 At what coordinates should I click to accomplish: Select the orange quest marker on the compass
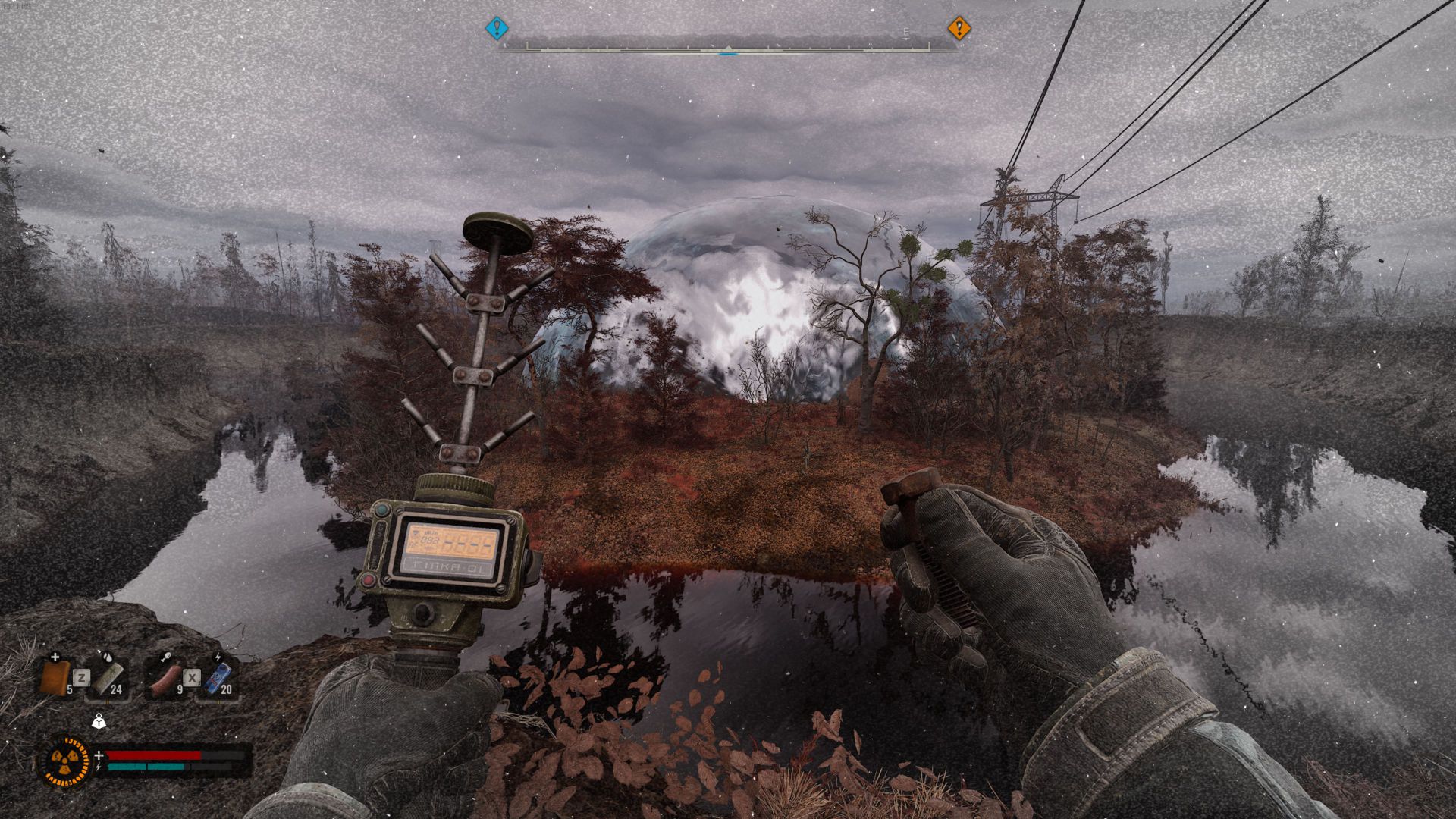pos(959,29)
